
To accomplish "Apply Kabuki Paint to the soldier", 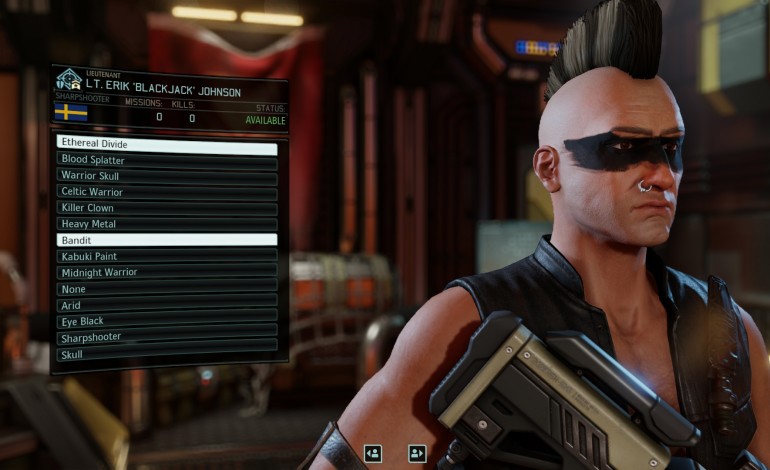I will point(167,257).
